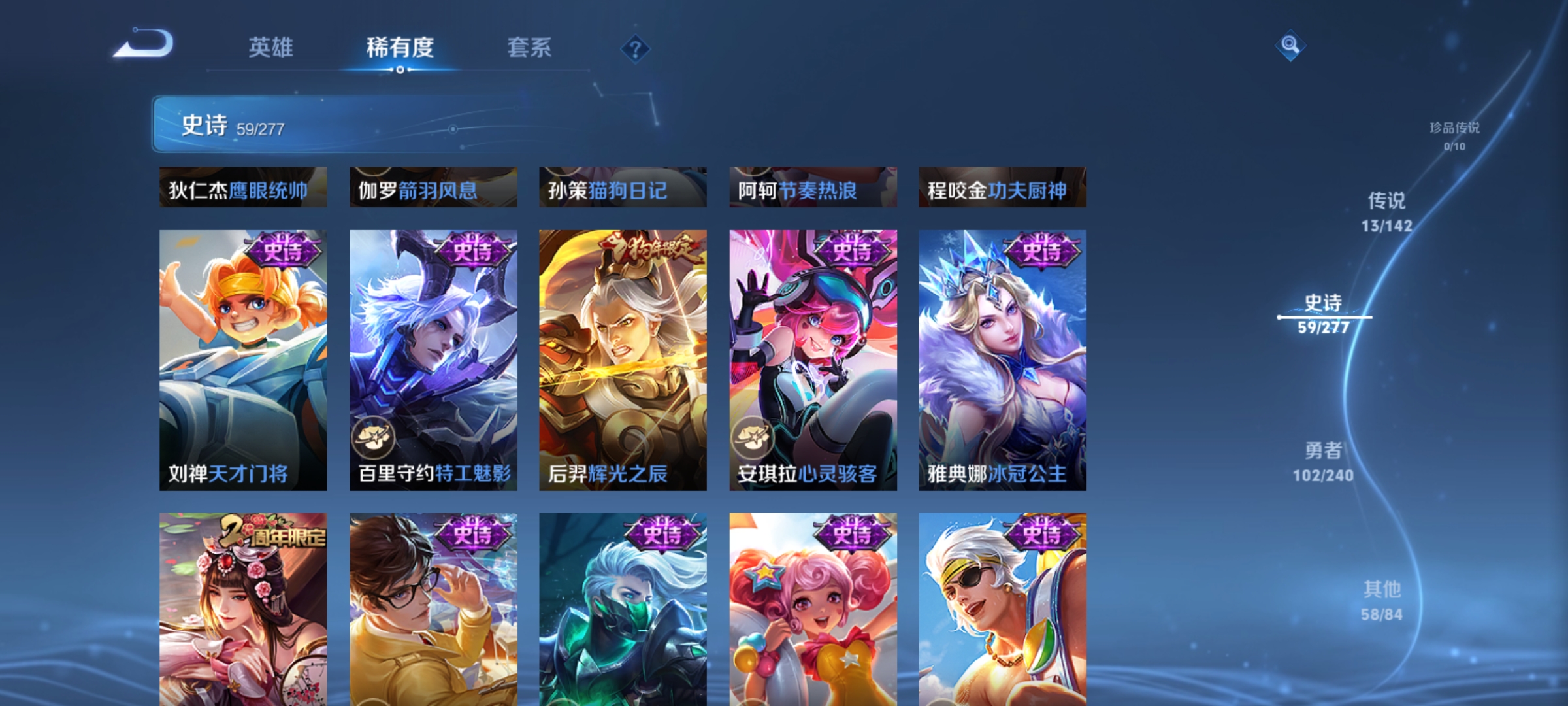Open the help question mark icon

pyautogui.click(x=634, y=48)
